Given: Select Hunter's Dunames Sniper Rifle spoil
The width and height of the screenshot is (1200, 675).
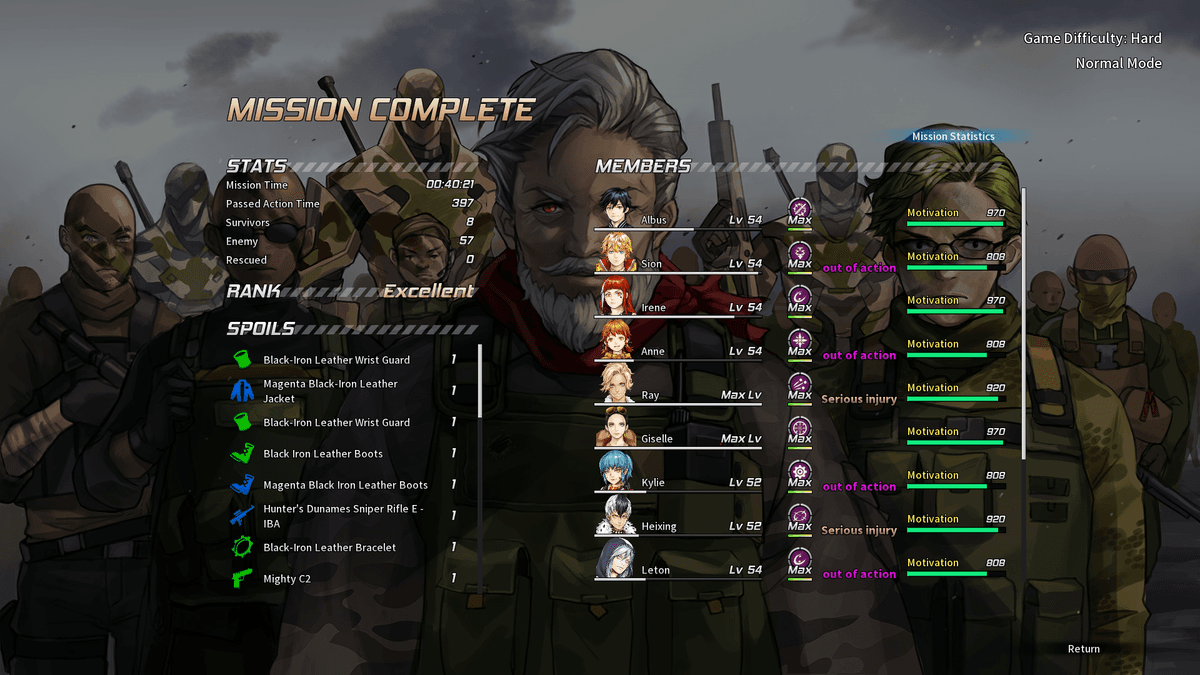Looking at the screenshot, I should click(343, 516).
